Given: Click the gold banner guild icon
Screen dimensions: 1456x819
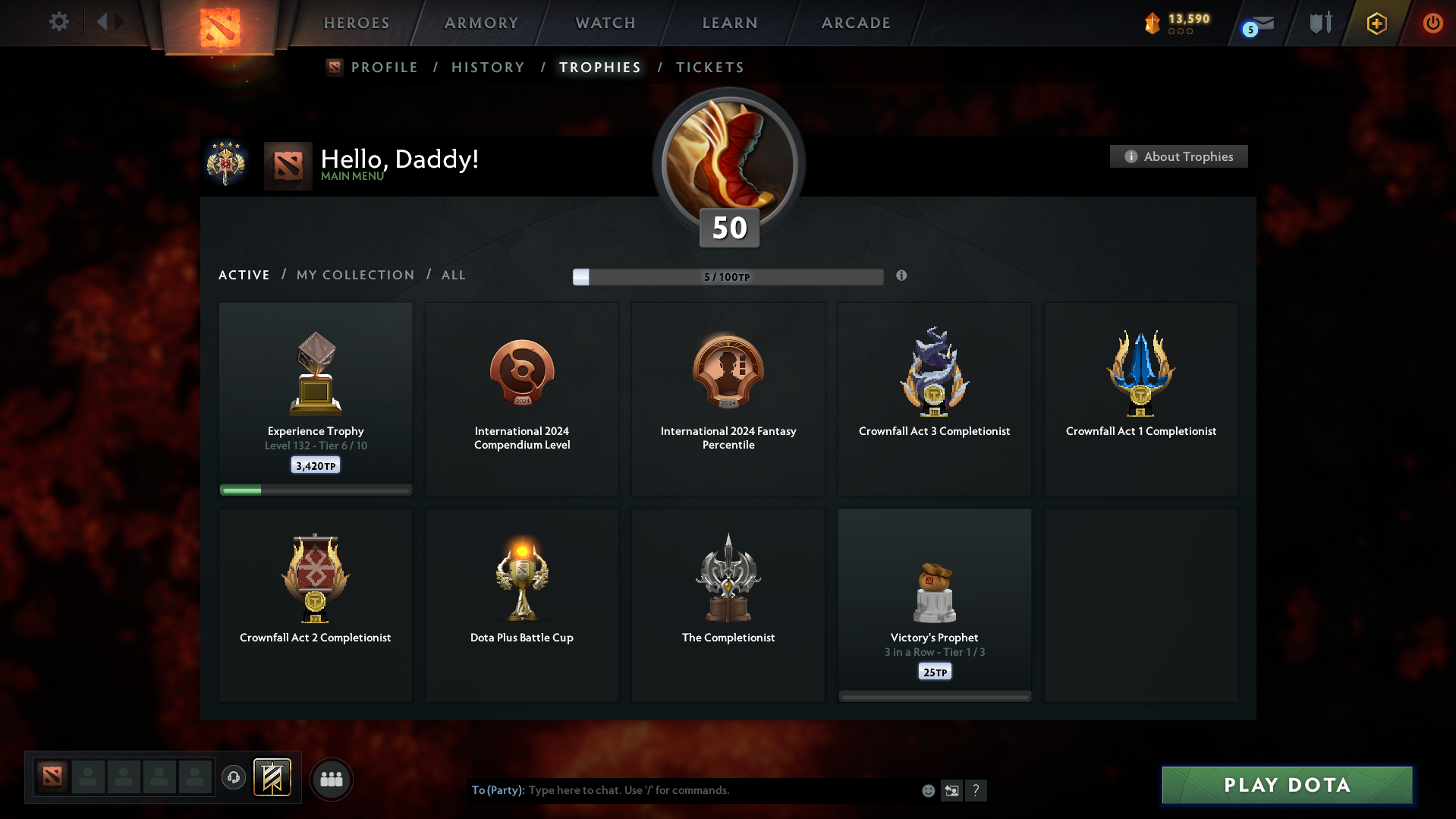Looking at the screenshot, I should 273,778.
